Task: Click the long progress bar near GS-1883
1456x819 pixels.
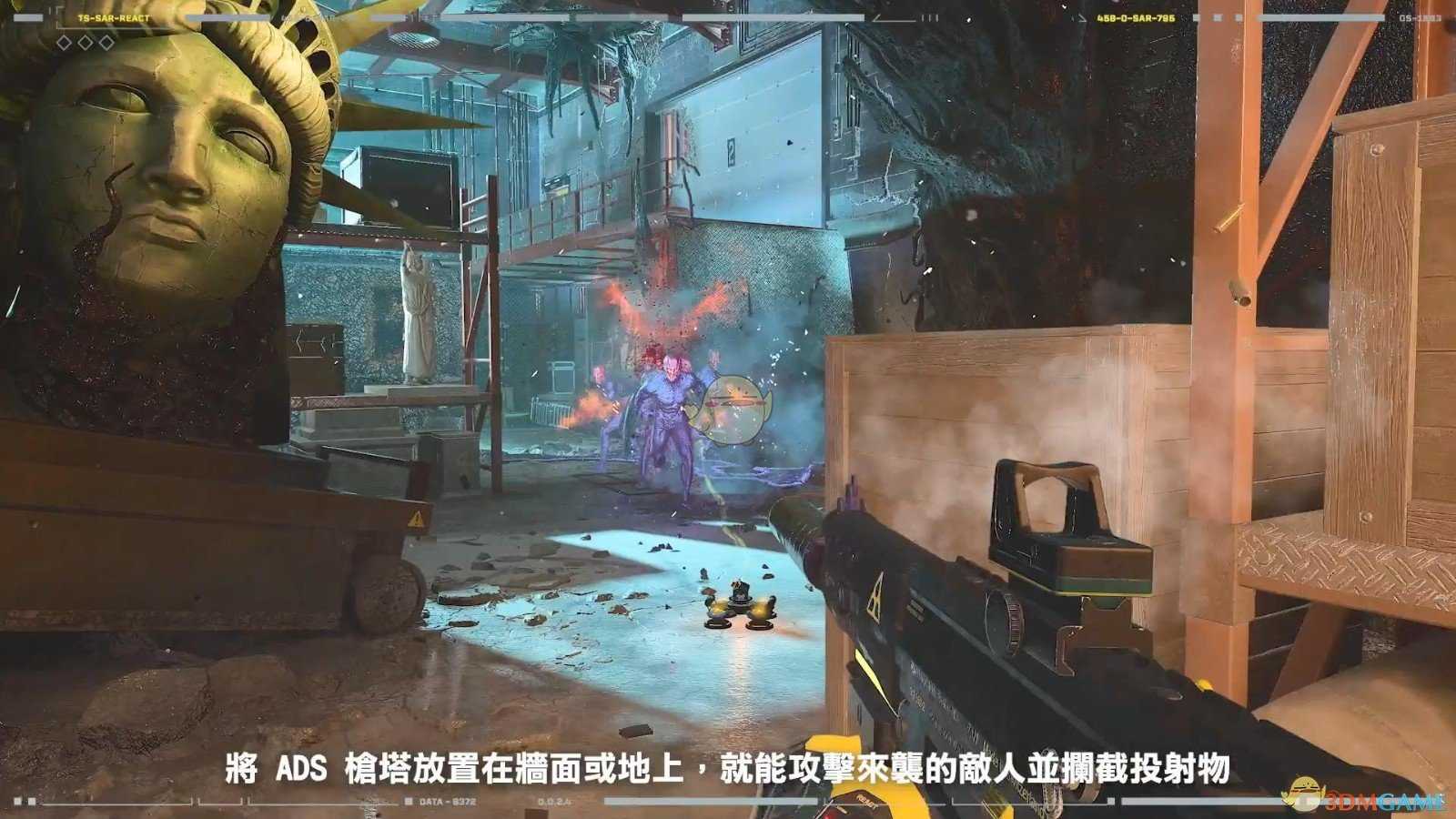Action: pos(1319,18)
